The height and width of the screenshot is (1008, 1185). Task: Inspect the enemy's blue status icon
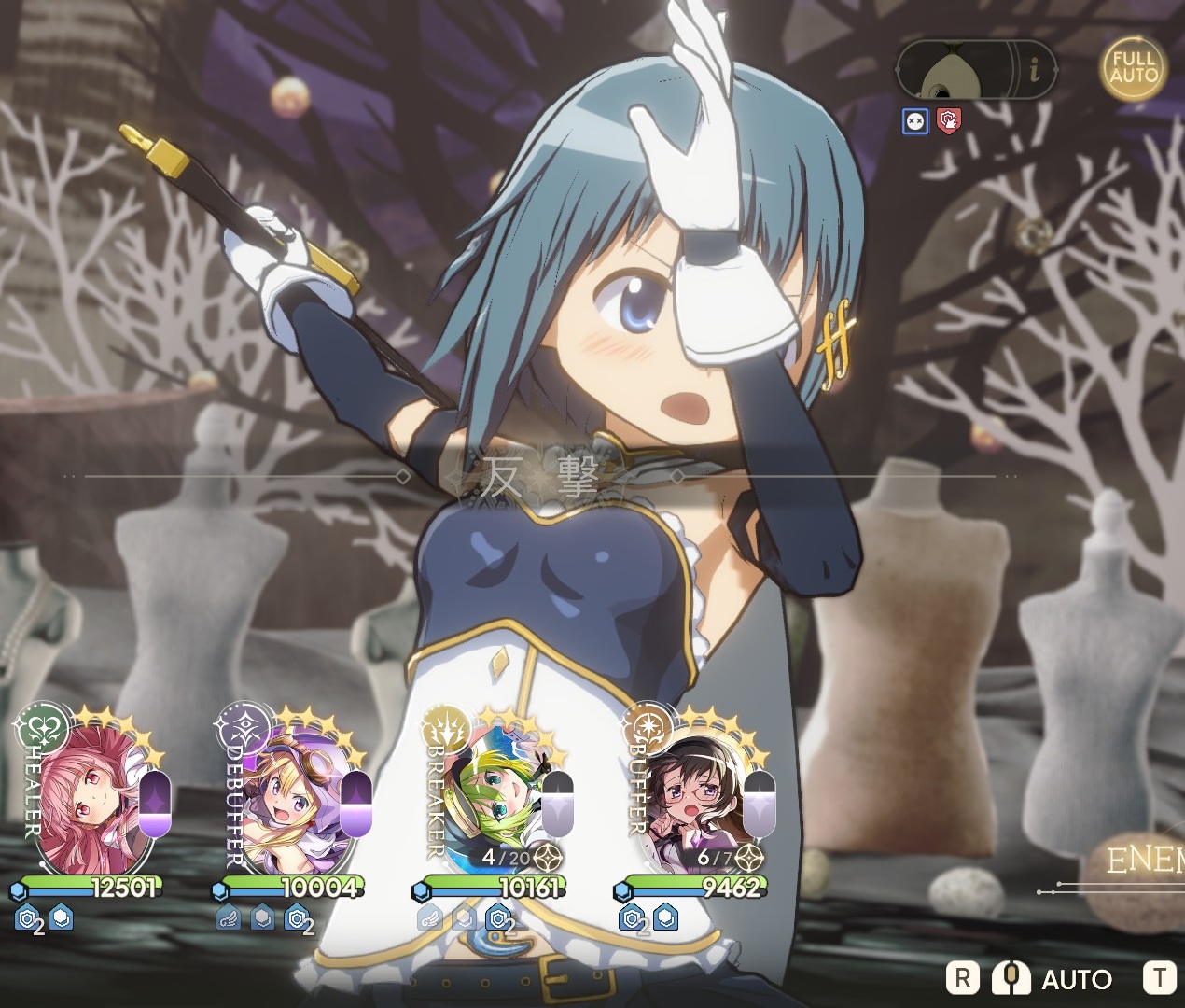point(915,121)
